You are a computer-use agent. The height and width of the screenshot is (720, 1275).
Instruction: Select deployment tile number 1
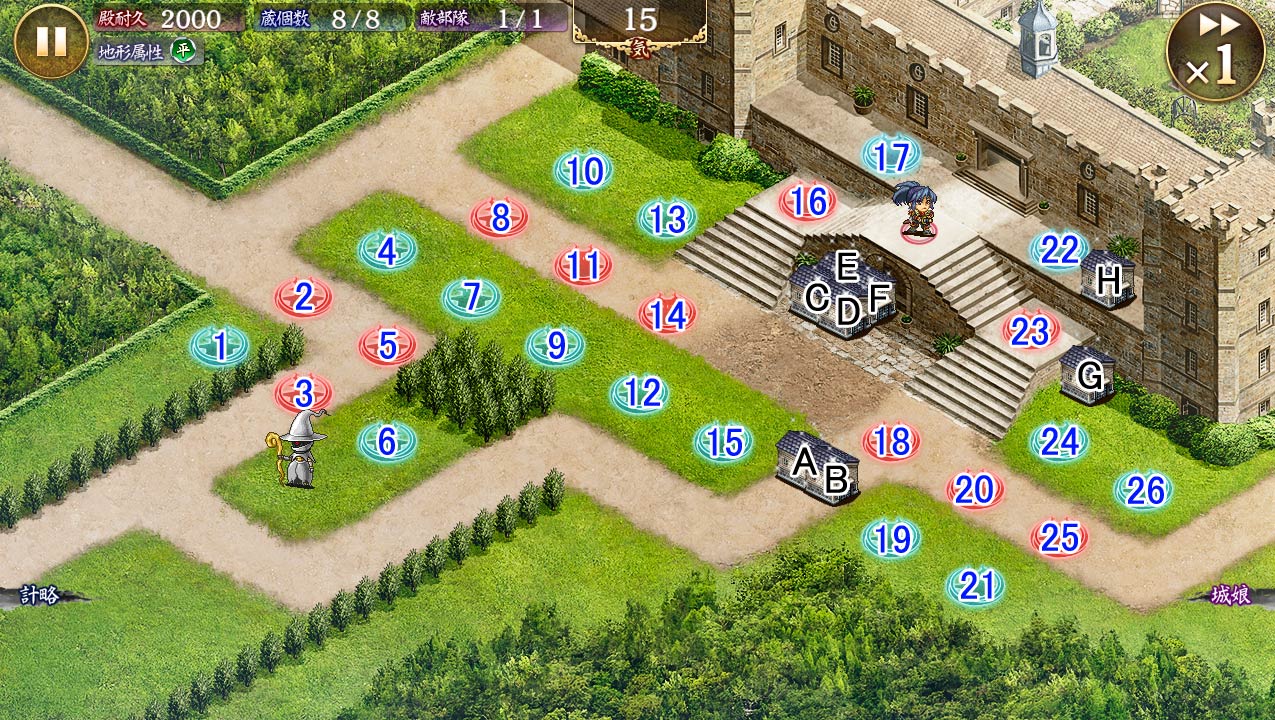click(x=219, y=347)
